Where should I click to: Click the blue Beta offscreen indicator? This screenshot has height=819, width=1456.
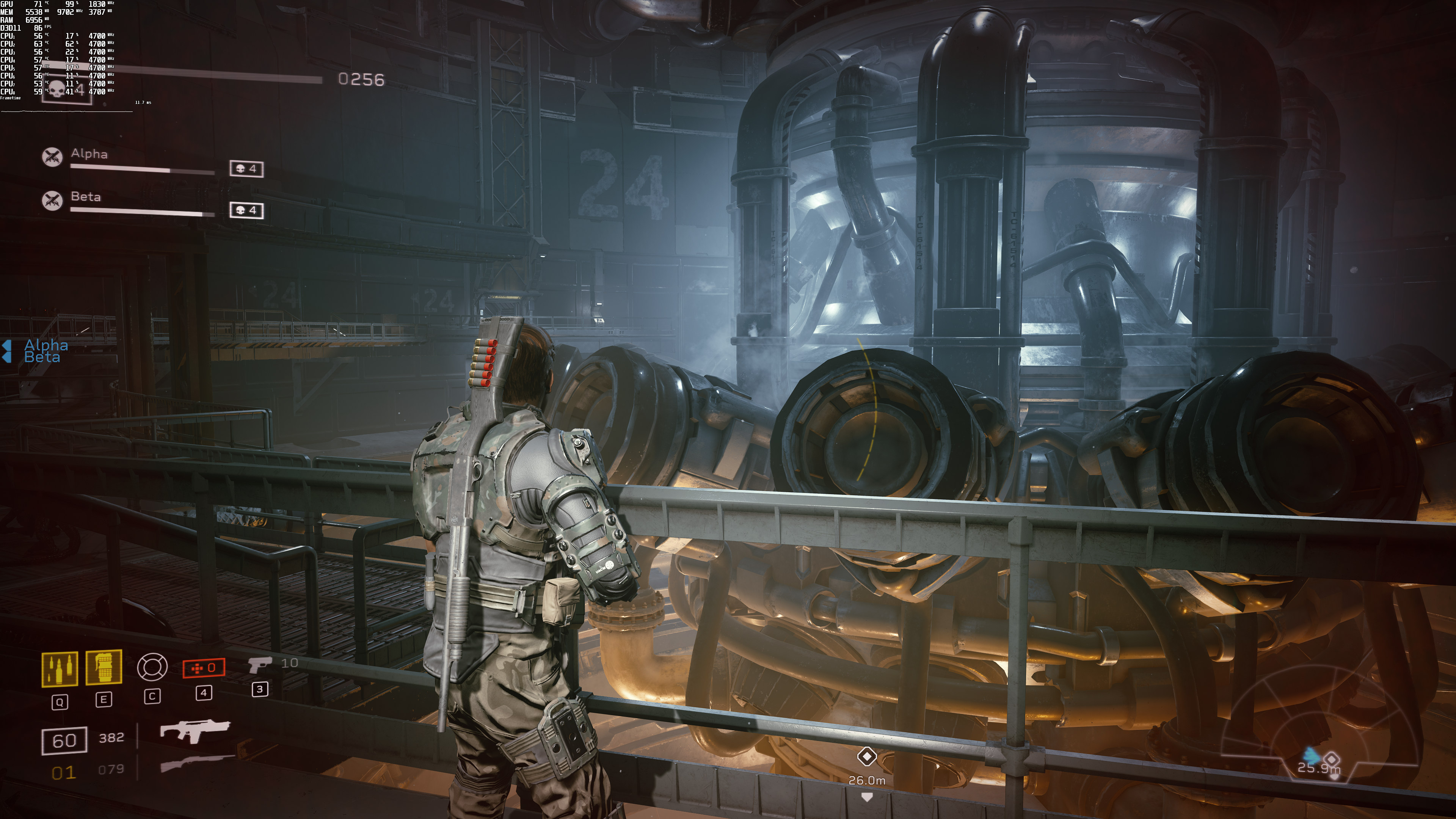tap(42, 358)
